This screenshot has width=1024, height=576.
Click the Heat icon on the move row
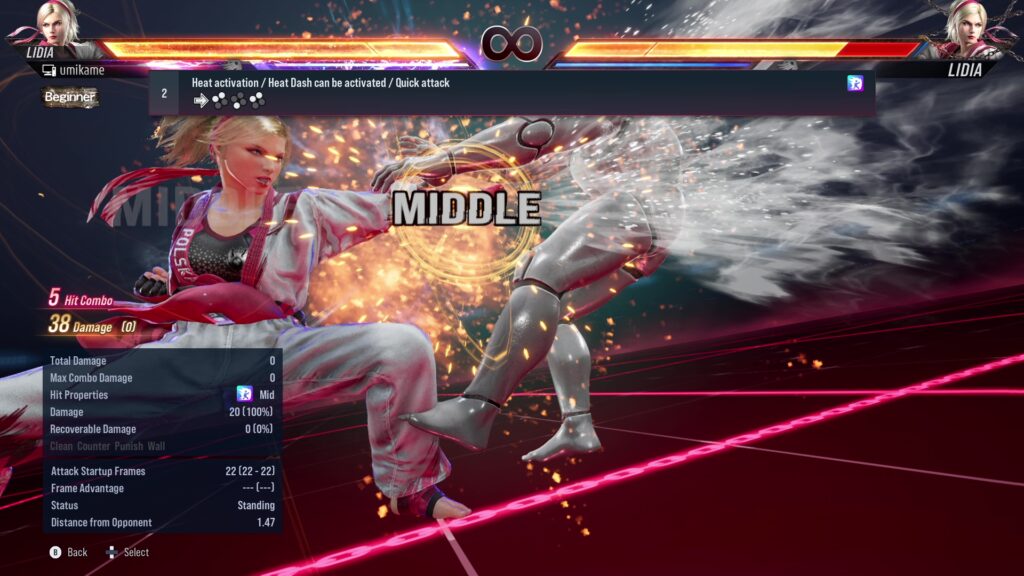[855, 84]
